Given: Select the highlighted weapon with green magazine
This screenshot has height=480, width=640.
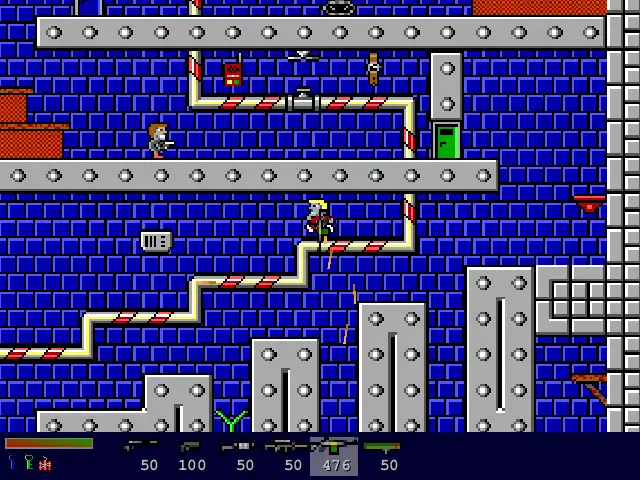Looking at the screenshot, I should click(333, 446).
